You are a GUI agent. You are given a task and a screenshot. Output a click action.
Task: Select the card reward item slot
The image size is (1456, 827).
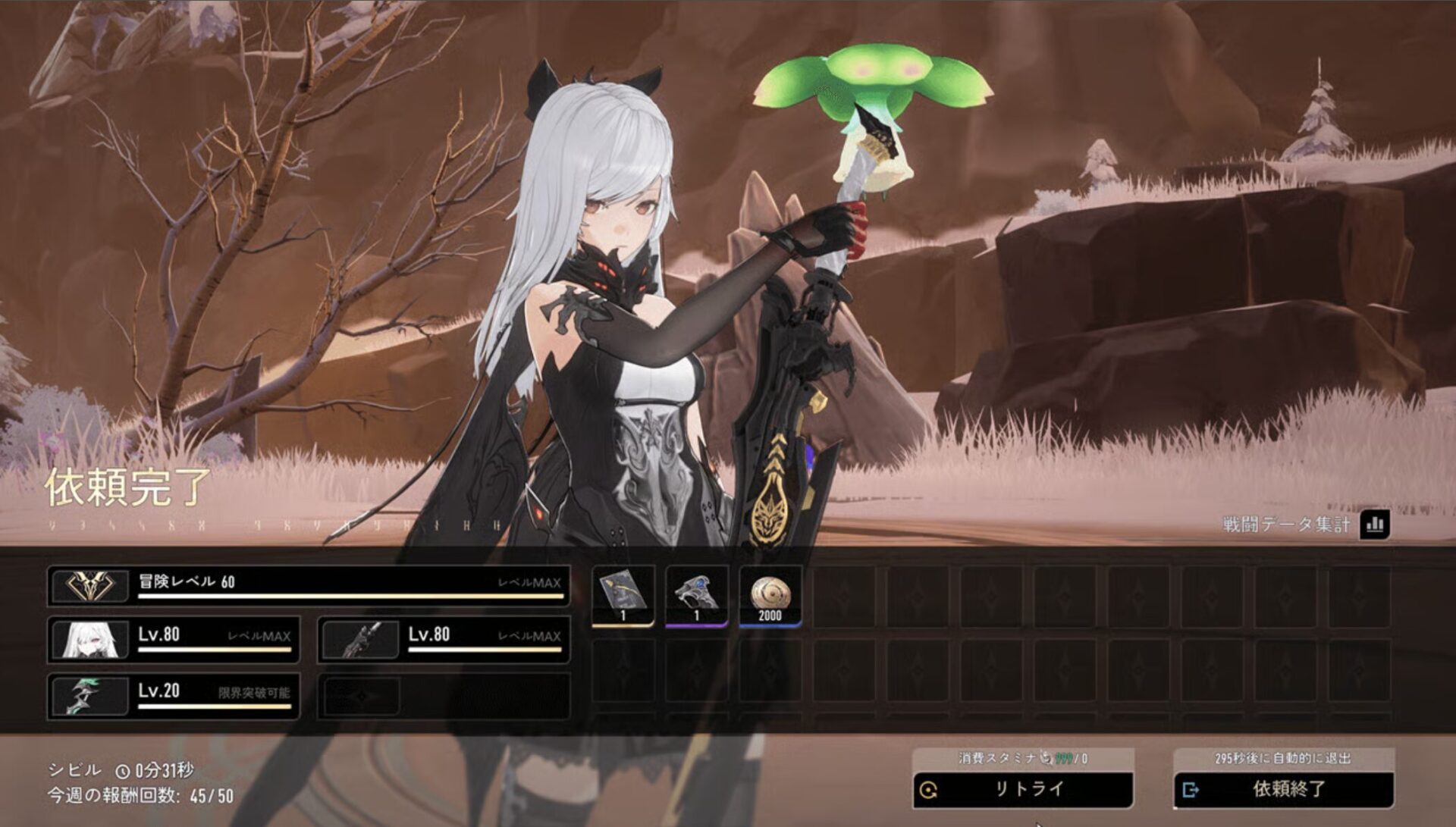tap(623, 596)
